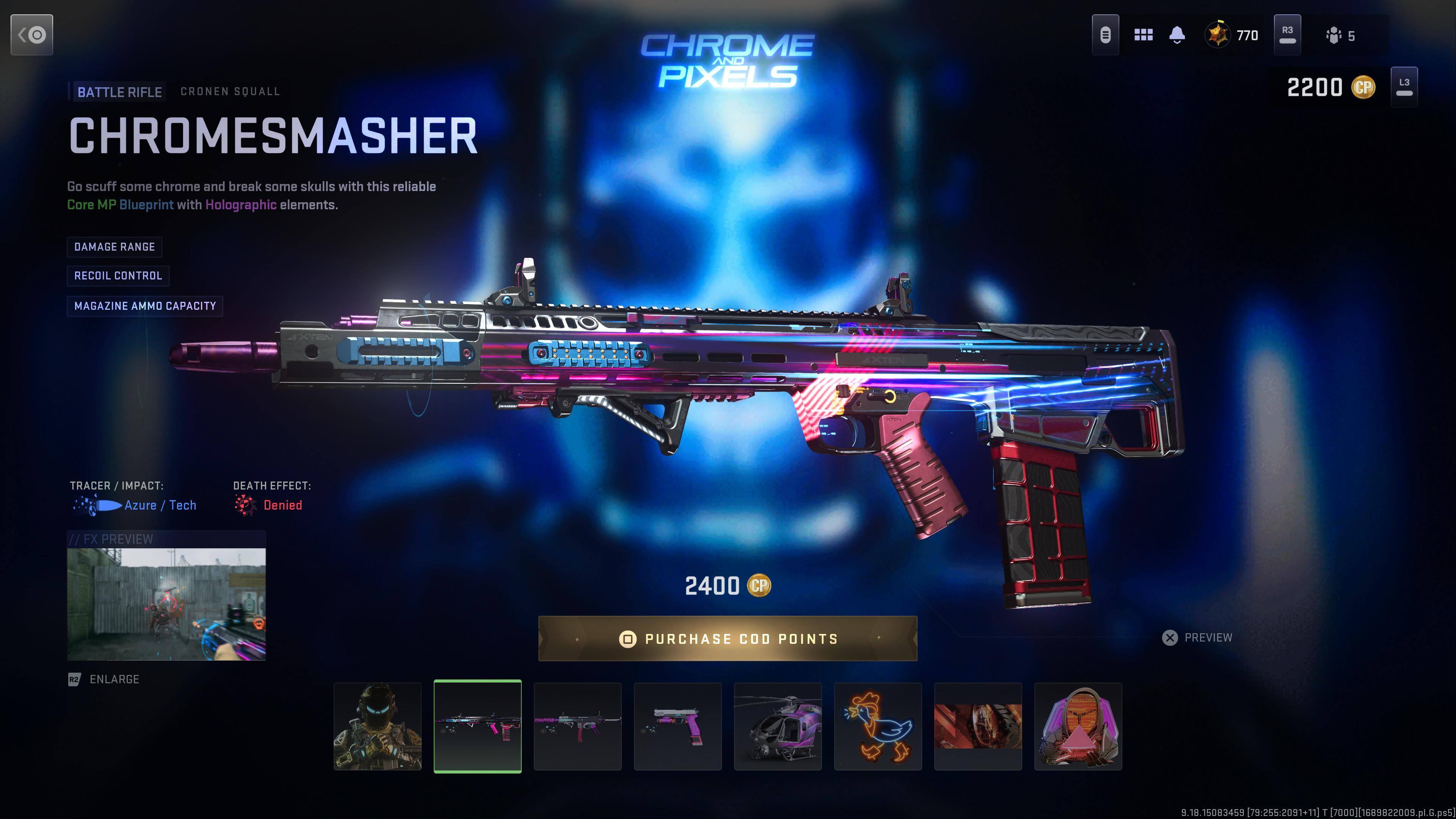This screenshot has width=1456, height=819.
Task: Select the neon chicken sticker thumbnail
Action: coord(878,726)
